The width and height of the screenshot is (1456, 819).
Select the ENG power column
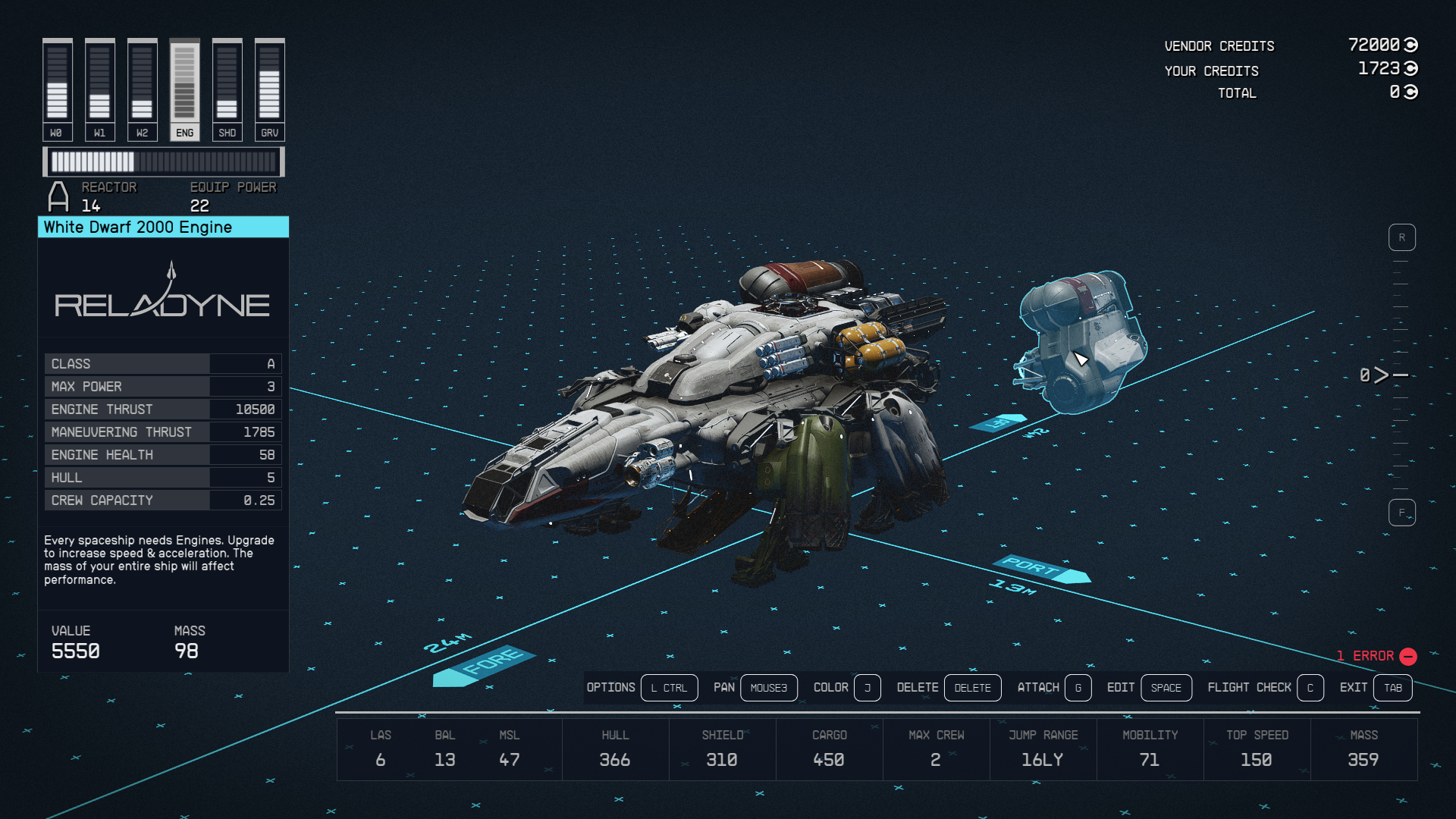(184, 90)
